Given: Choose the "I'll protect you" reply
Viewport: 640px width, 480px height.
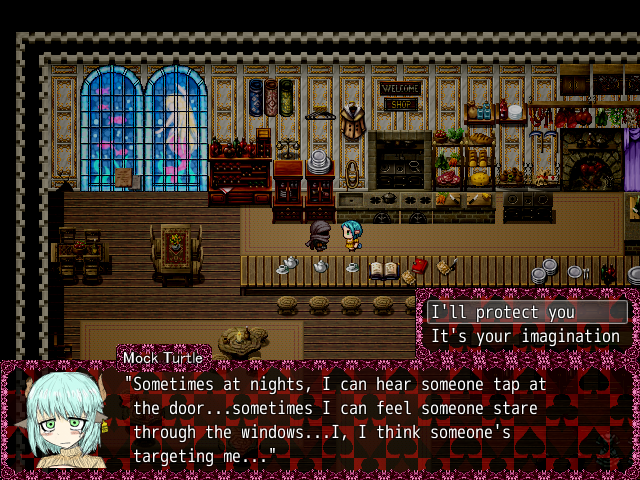Looking at the screenshot, I should click(x=502, y=312).
